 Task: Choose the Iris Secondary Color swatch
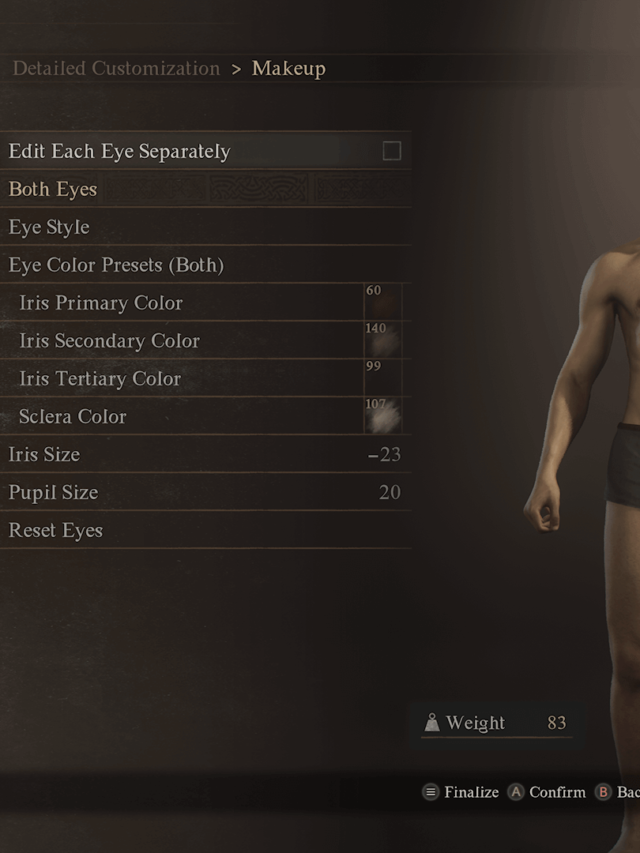382,341
